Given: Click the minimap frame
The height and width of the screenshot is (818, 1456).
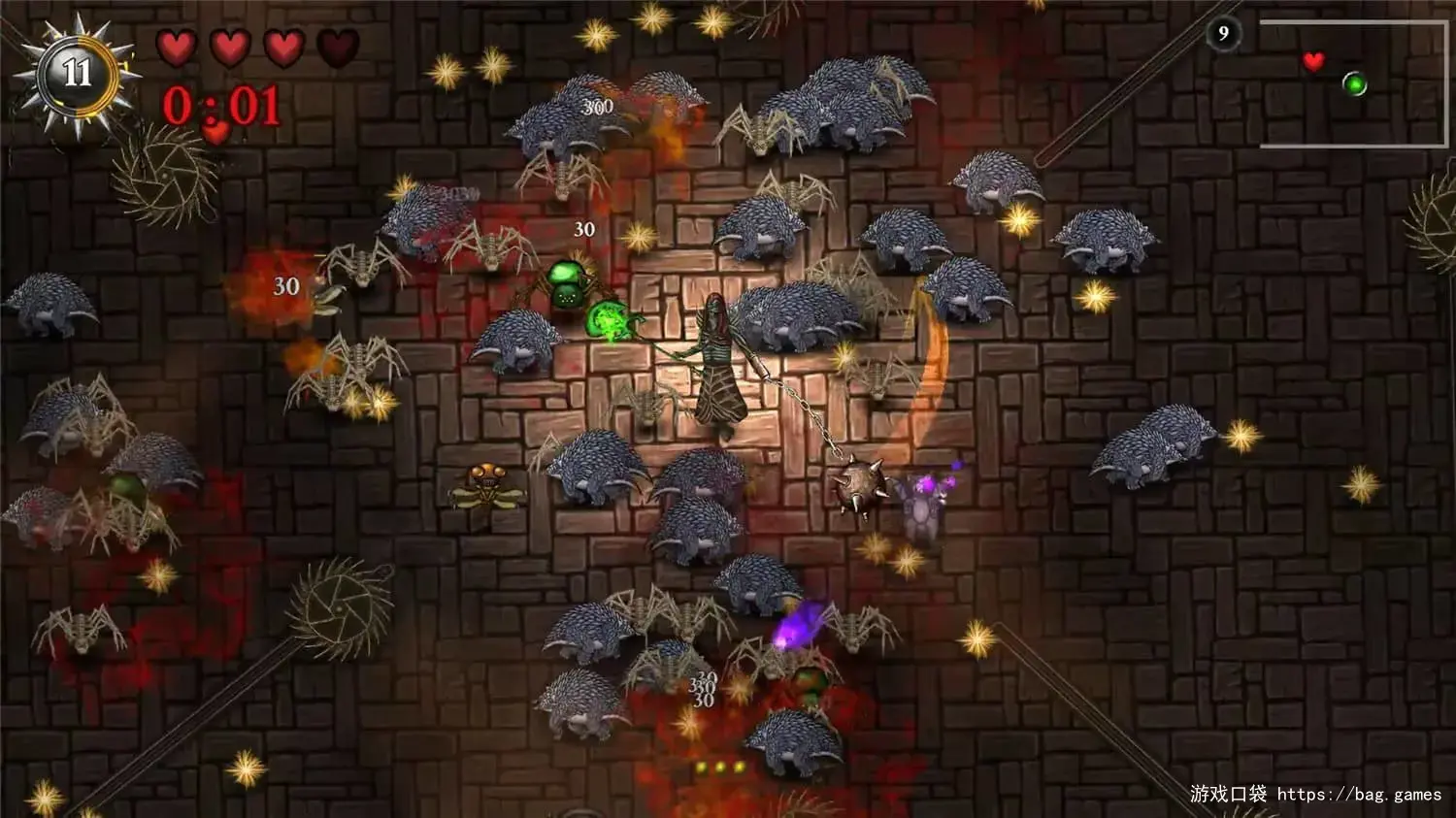Looking at the screenshot, I should (1353, 83).
